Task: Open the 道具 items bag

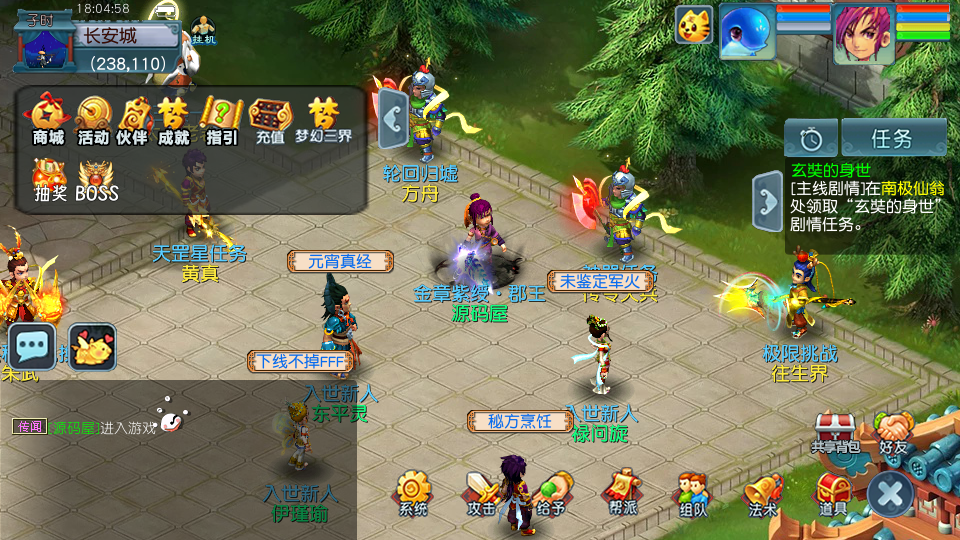Action: (x=832, y=493)
